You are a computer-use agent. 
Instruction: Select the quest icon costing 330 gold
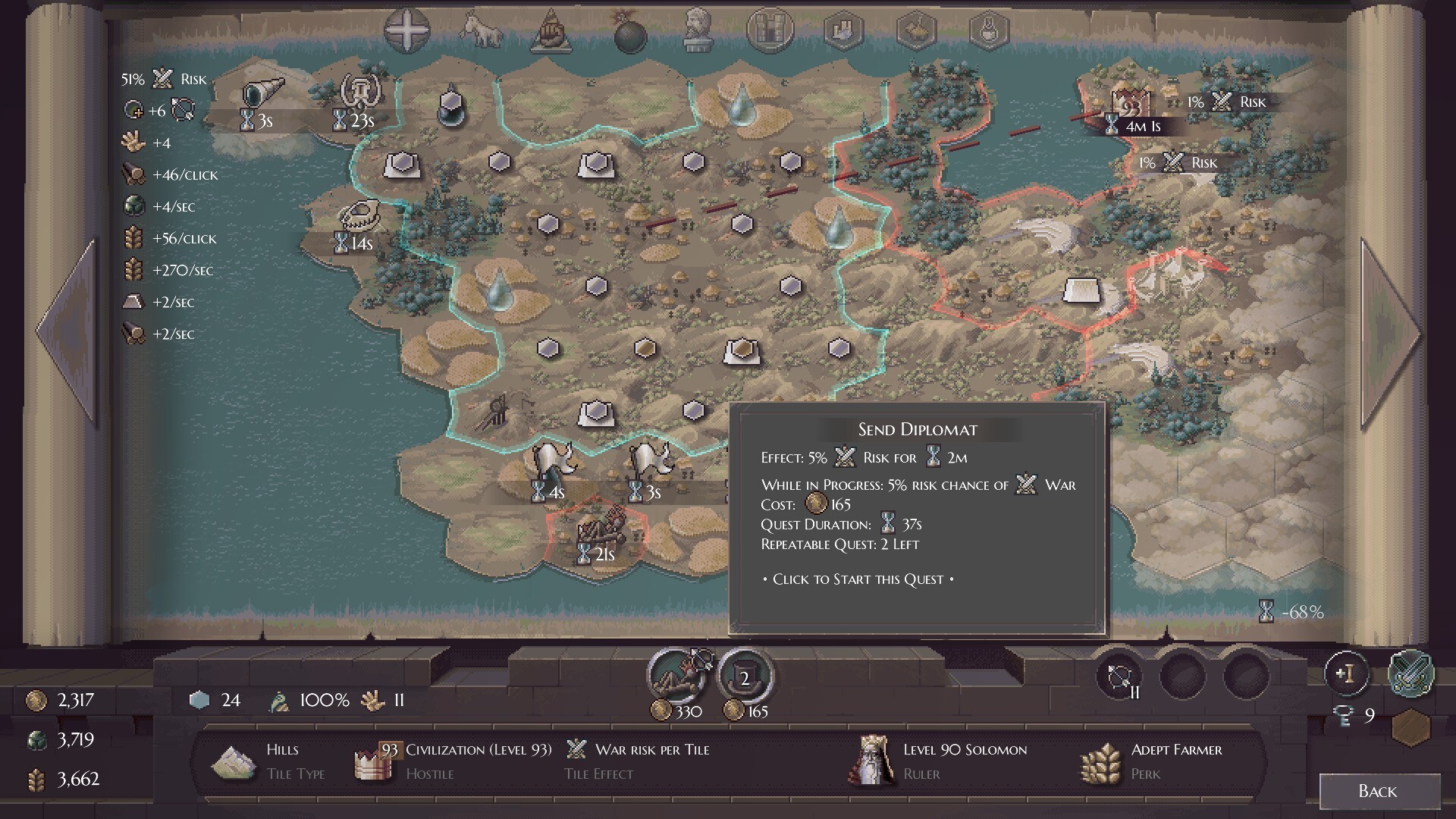pos(679,676)
